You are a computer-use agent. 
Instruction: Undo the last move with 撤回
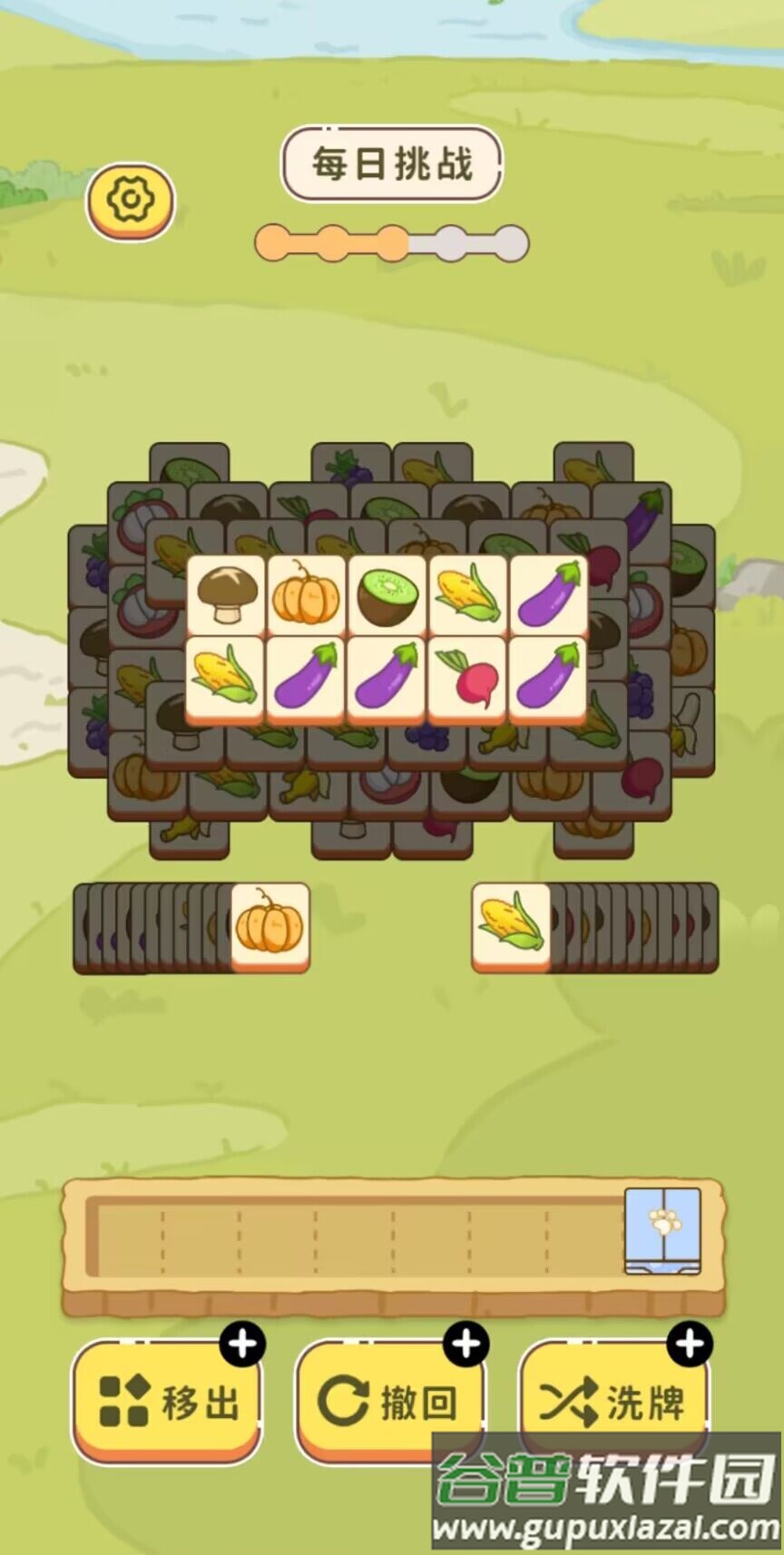[388, 1402]
